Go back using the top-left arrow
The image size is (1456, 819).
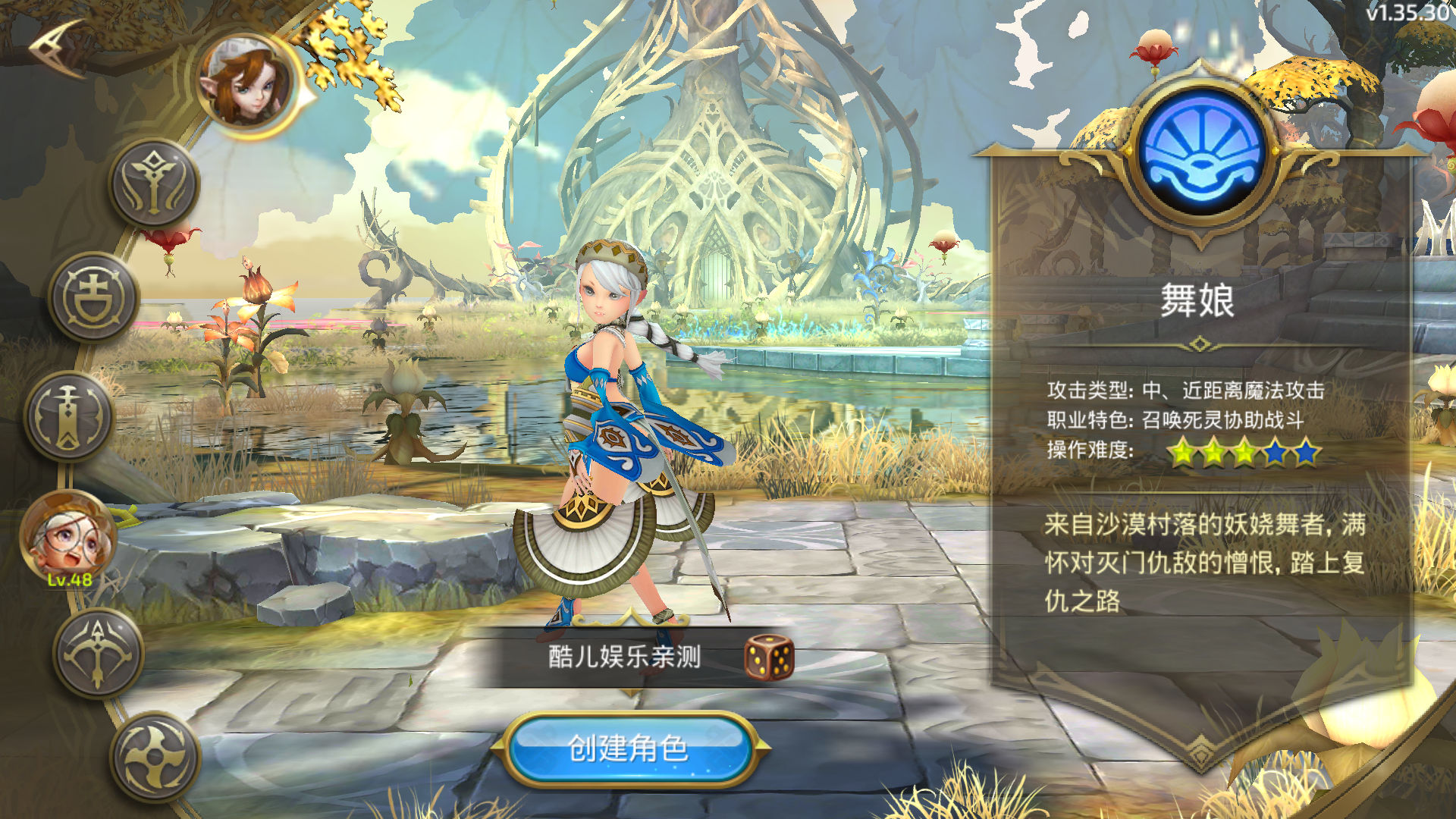[x=57, y=47]
